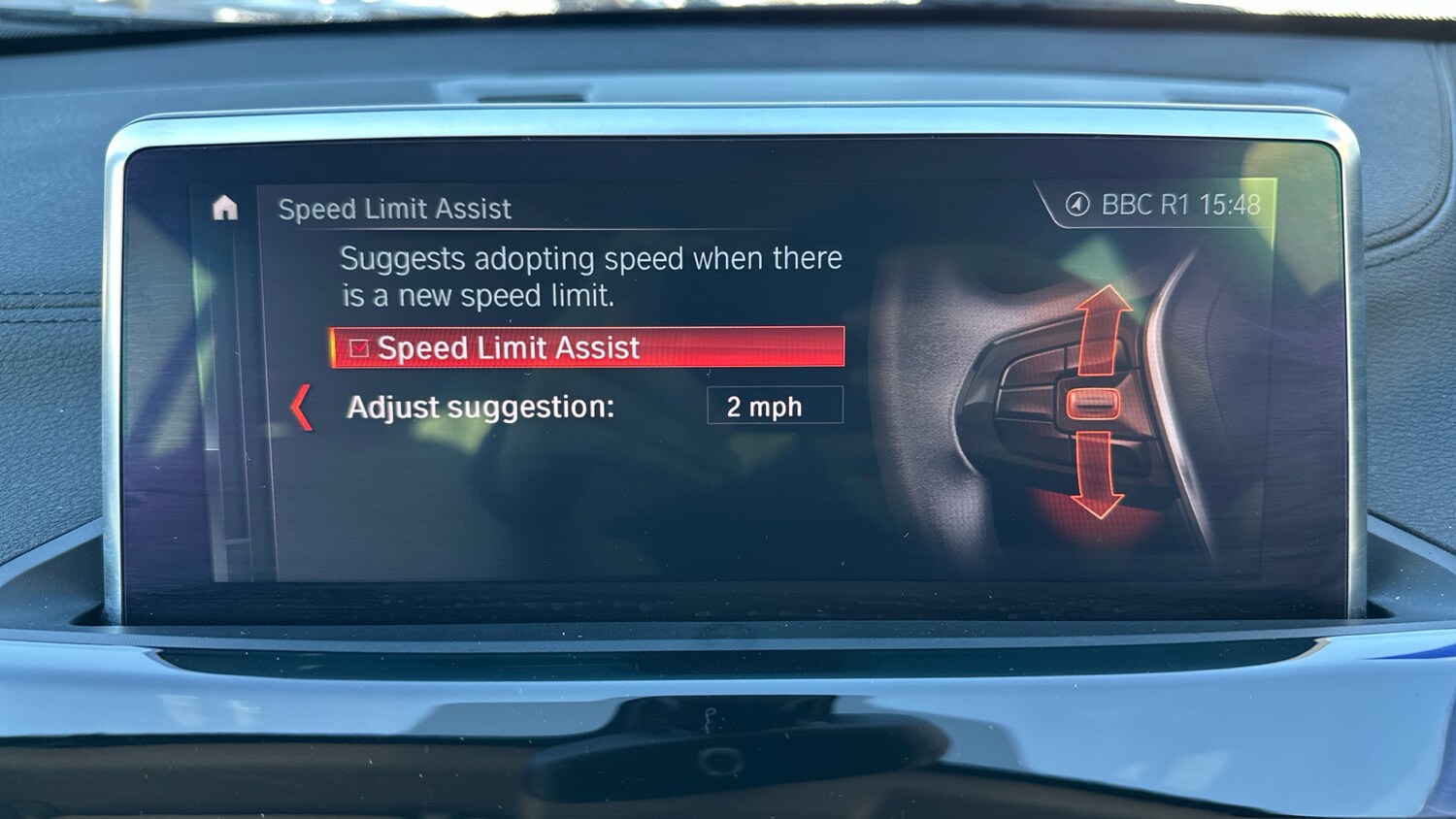Viewport: 1456px width, 819px height.
Task: Change the 2 mph adjust suggestion value
Action: [774, 406]
